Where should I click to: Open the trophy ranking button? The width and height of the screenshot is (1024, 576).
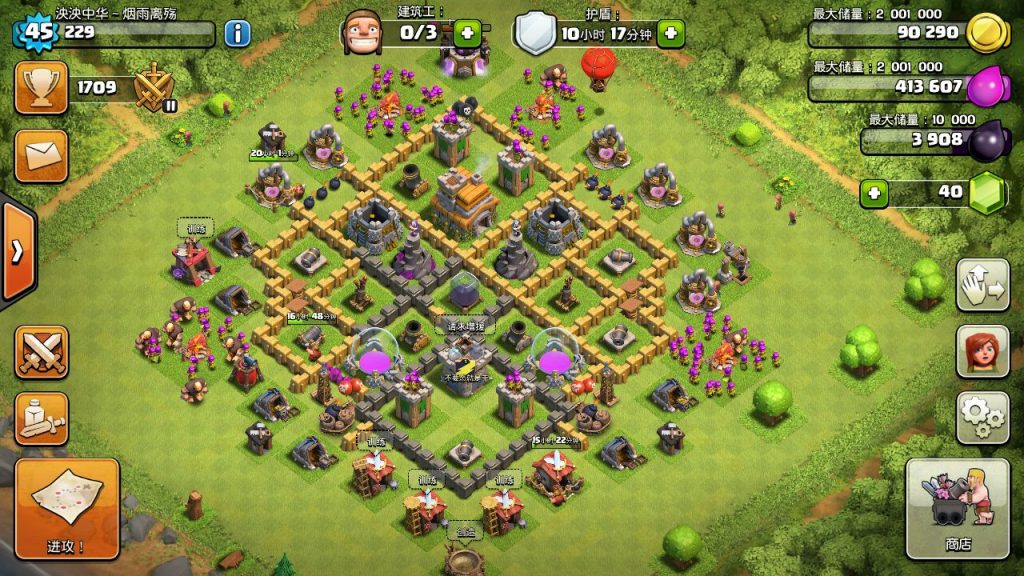42,88
